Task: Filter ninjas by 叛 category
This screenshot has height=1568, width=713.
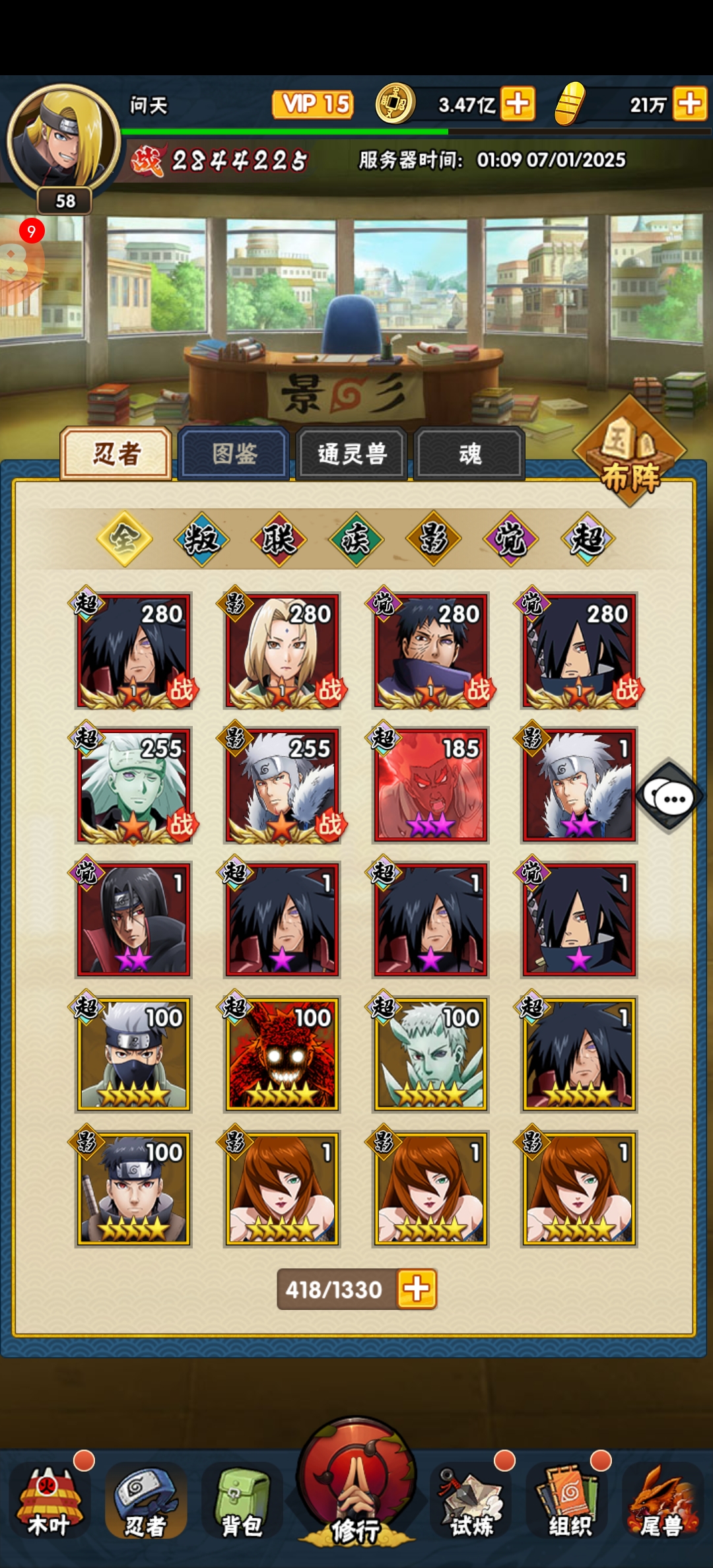Action: [x=201, y=539]
